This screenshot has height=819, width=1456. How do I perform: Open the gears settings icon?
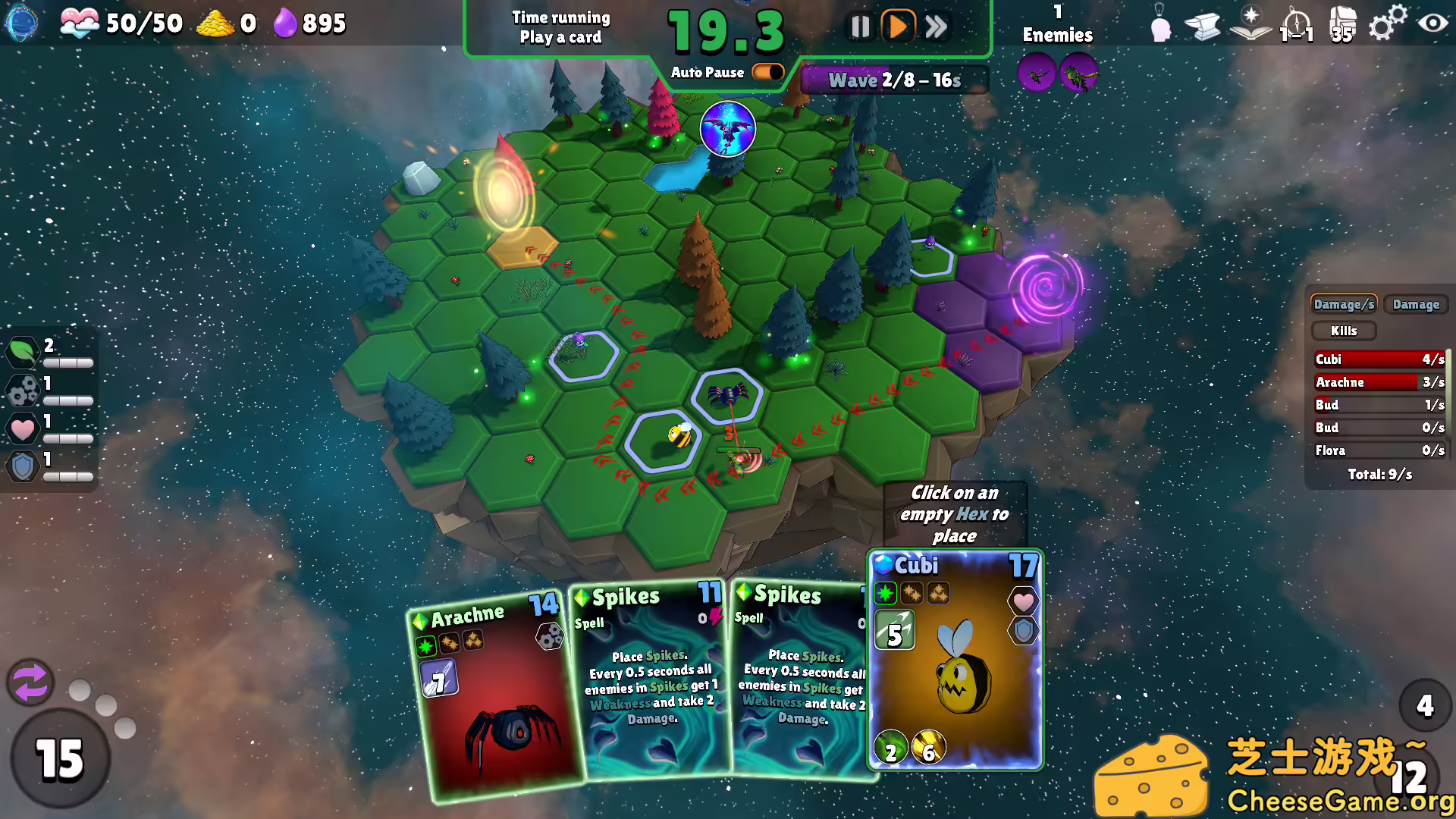1386,24
